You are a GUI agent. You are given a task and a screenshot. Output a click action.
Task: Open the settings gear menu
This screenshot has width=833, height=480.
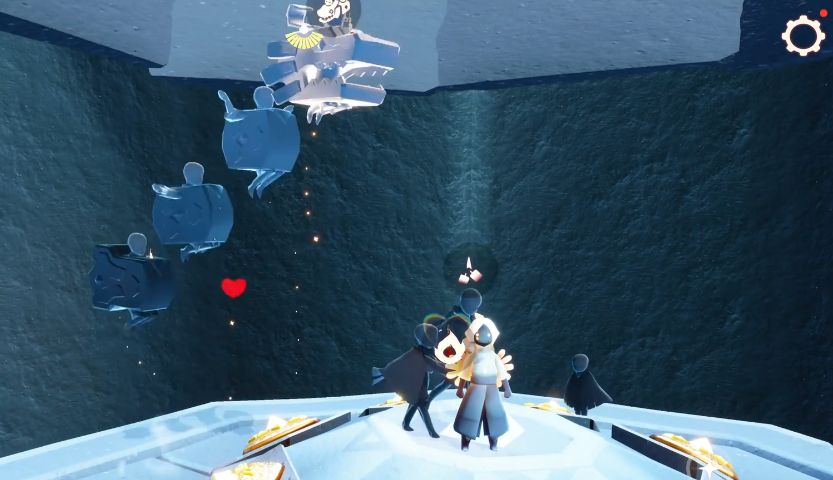coord(802,36)
